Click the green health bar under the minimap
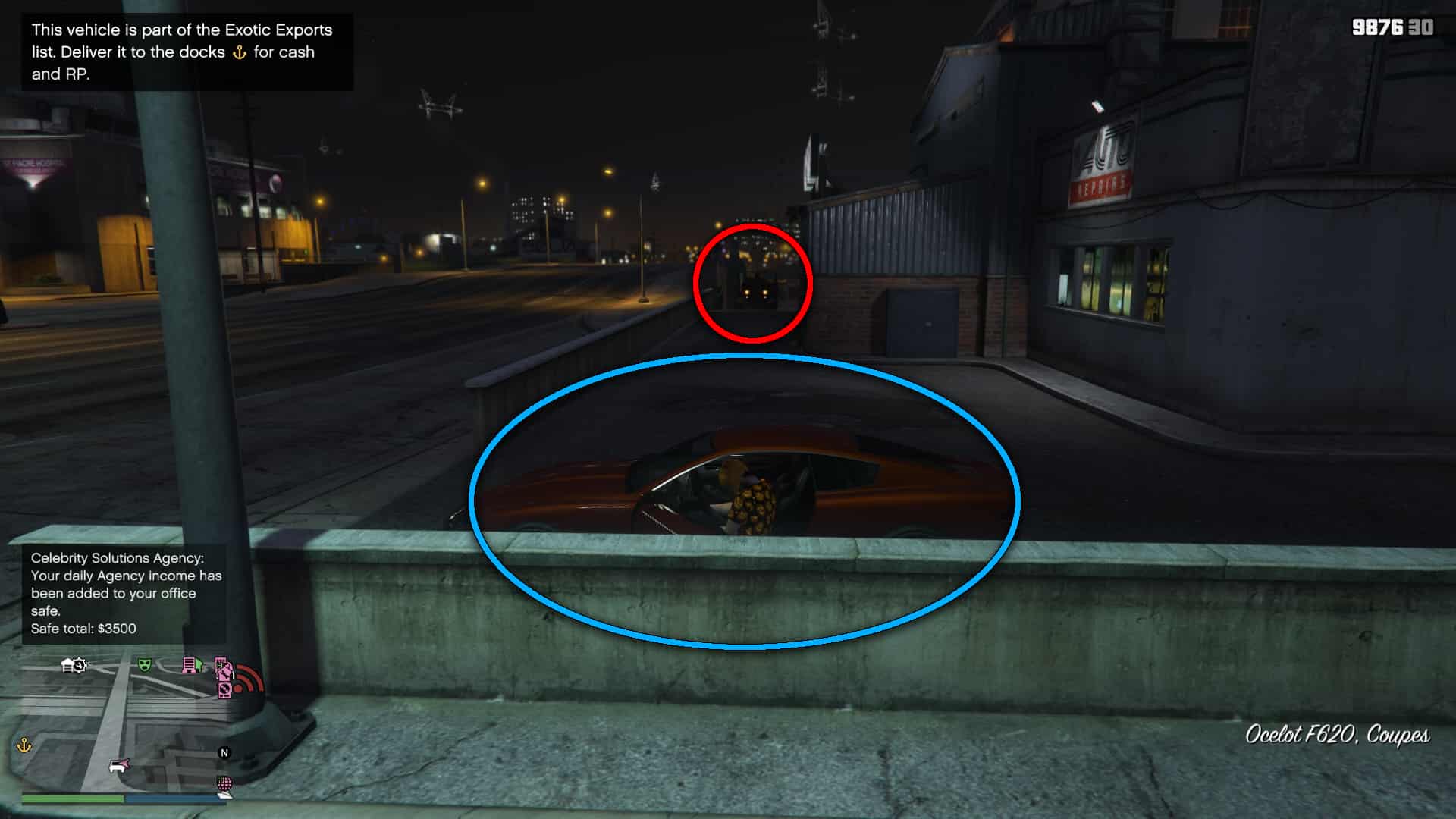 pyautogui.click(x=73, y=800)
